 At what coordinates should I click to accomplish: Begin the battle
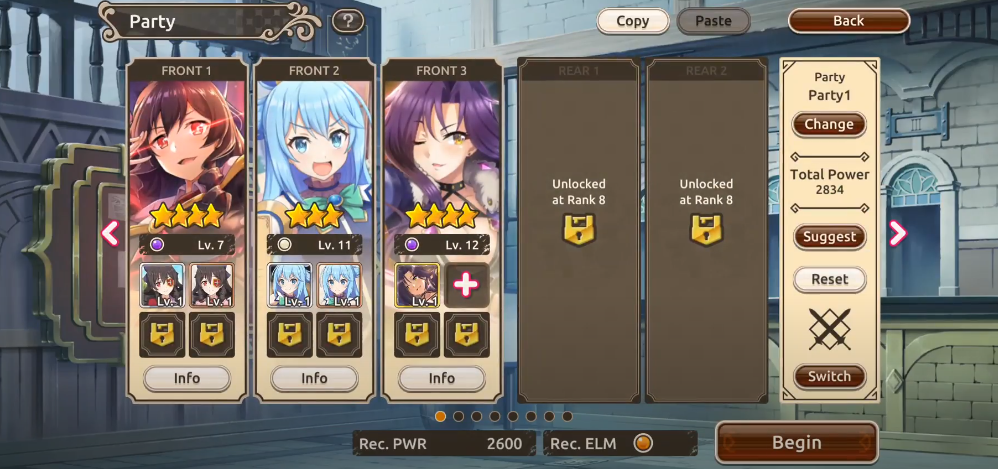(796, 443)
